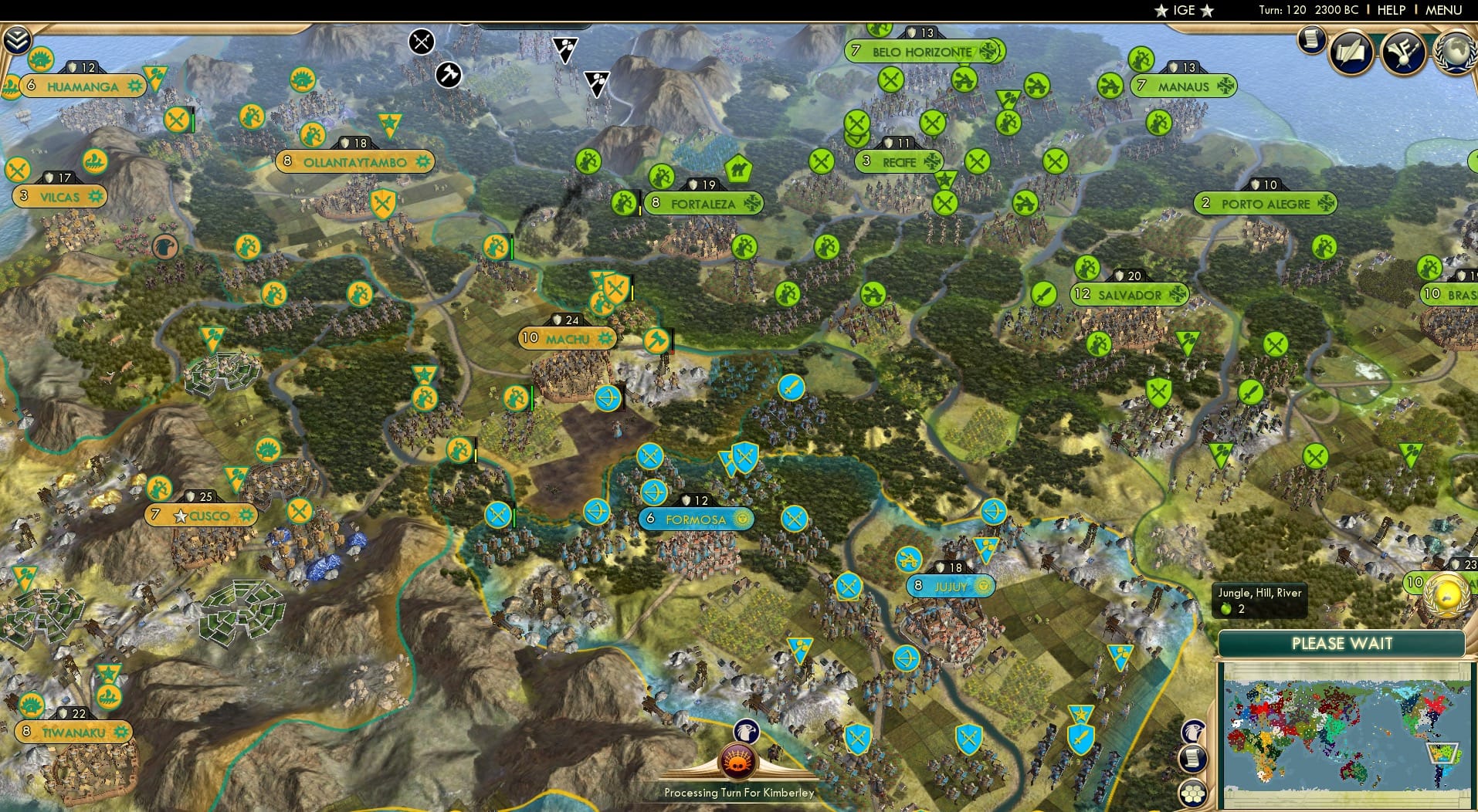Open the Social Policies quill-and-scroll icon
Viewport: 1478px width, 812px height.
(1351, 52)
